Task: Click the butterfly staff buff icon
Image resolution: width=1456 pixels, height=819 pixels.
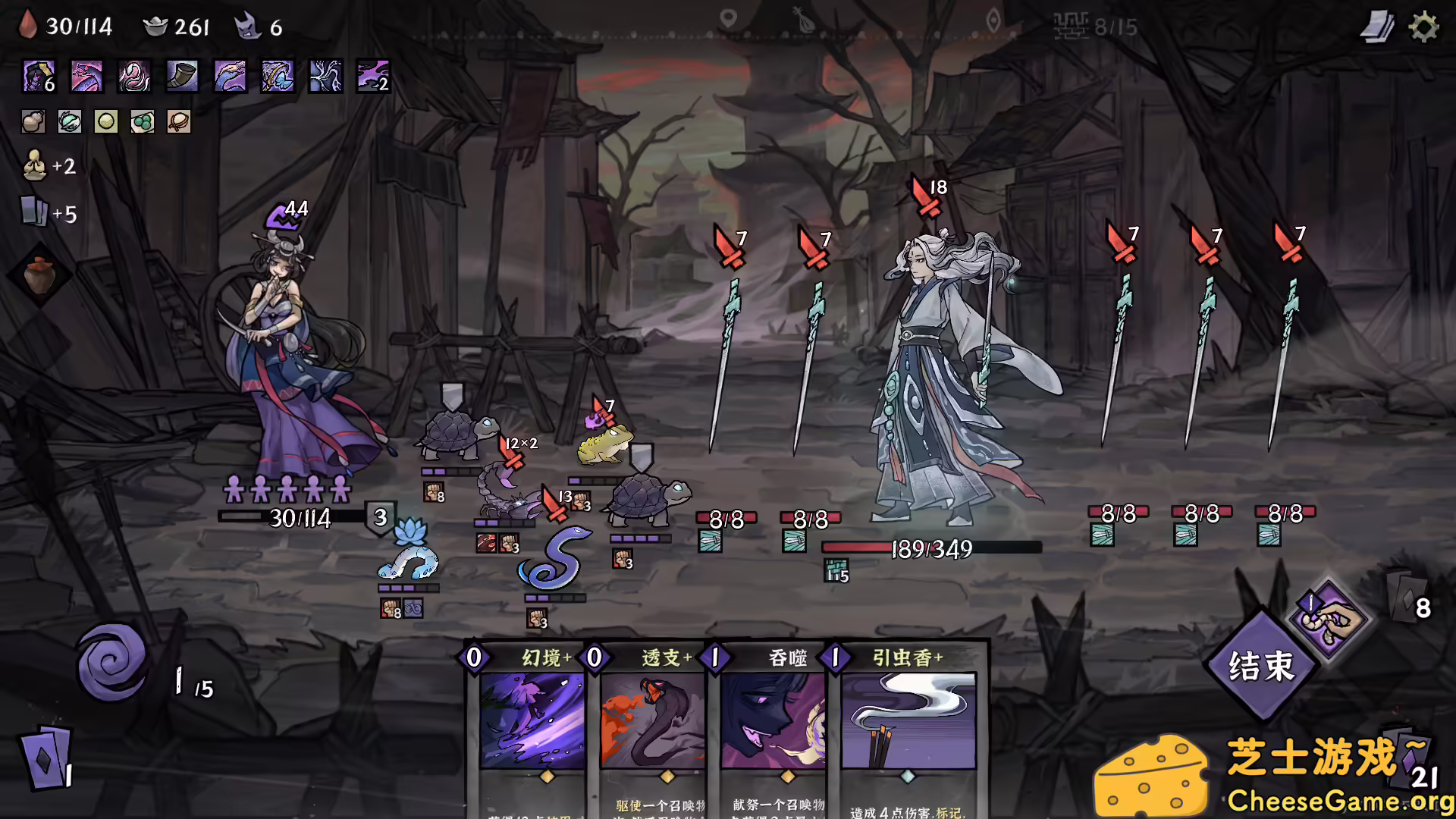Action: [276, 76]
